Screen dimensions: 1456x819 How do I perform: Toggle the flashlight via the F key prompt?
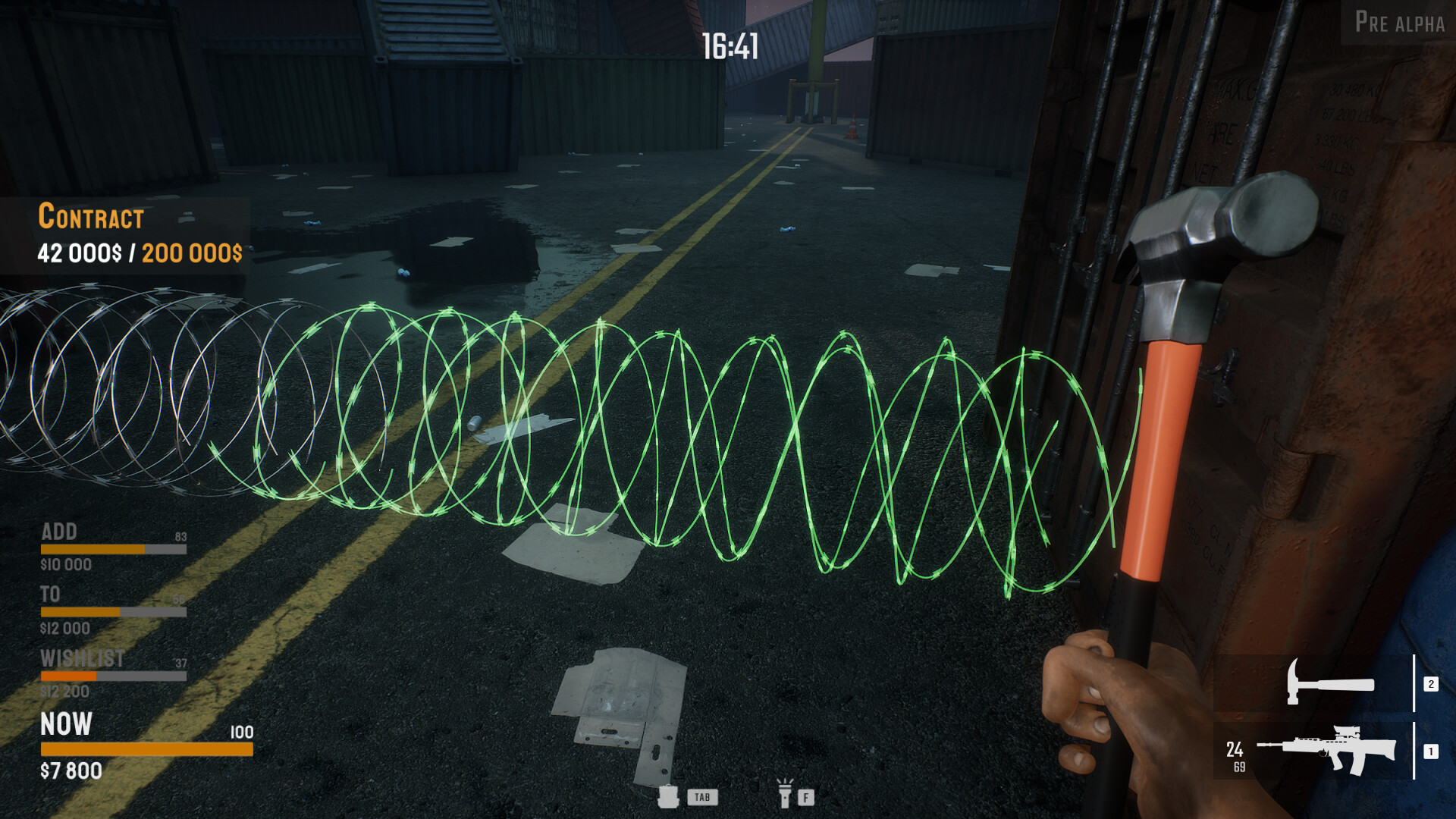[x=805, y=797]
